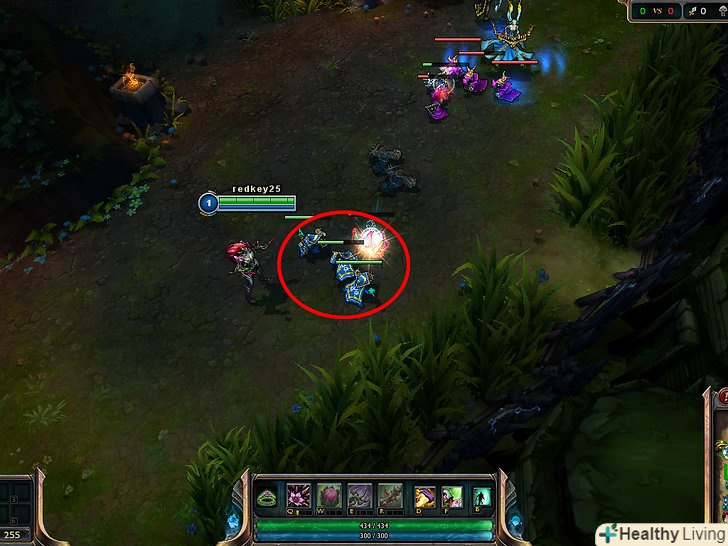
Task: Select the green ring passive icon
Action: tap(269, 497)
